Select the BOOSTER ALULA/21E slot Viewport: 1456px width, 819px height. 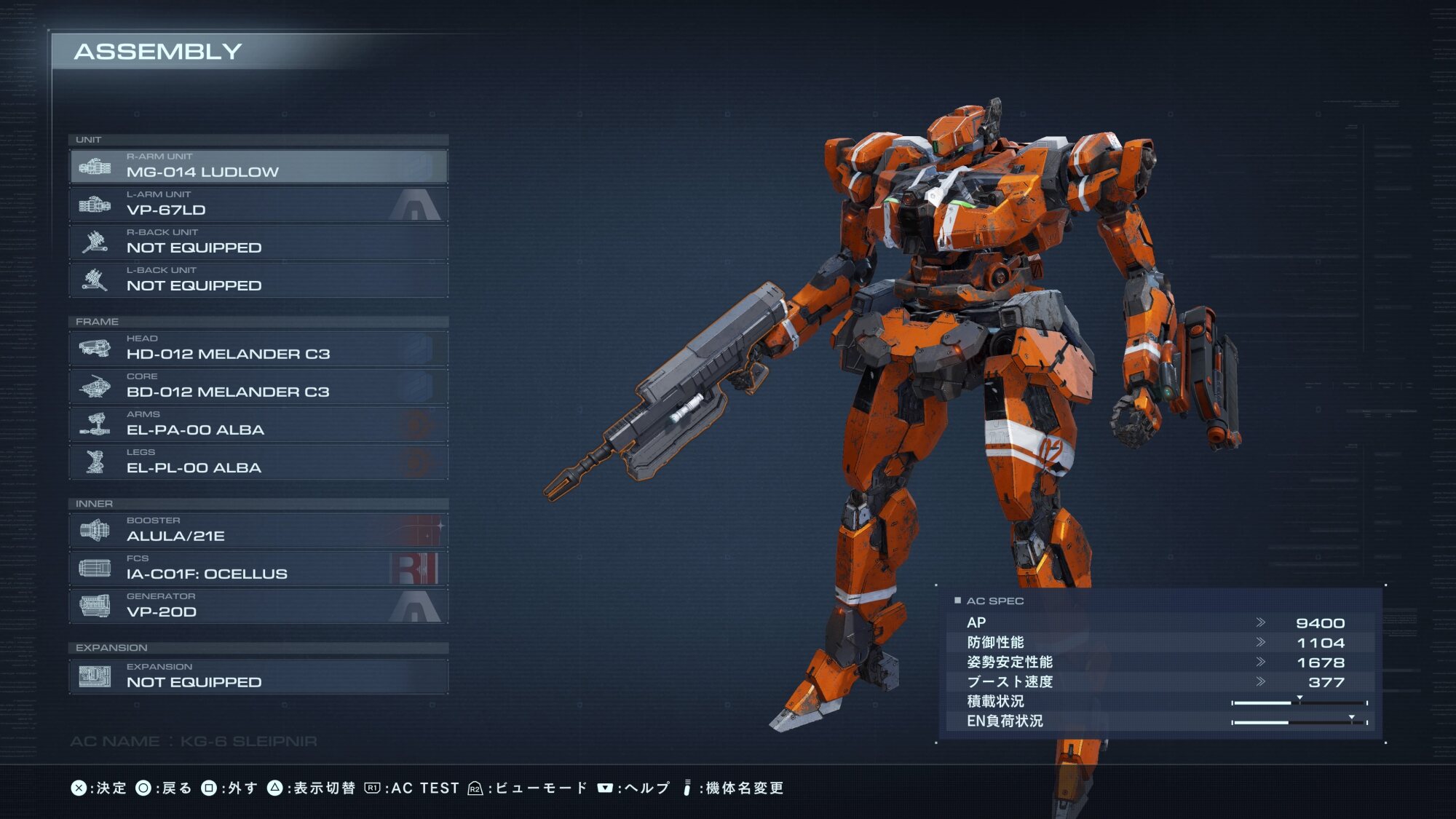(x=258, y=530)
